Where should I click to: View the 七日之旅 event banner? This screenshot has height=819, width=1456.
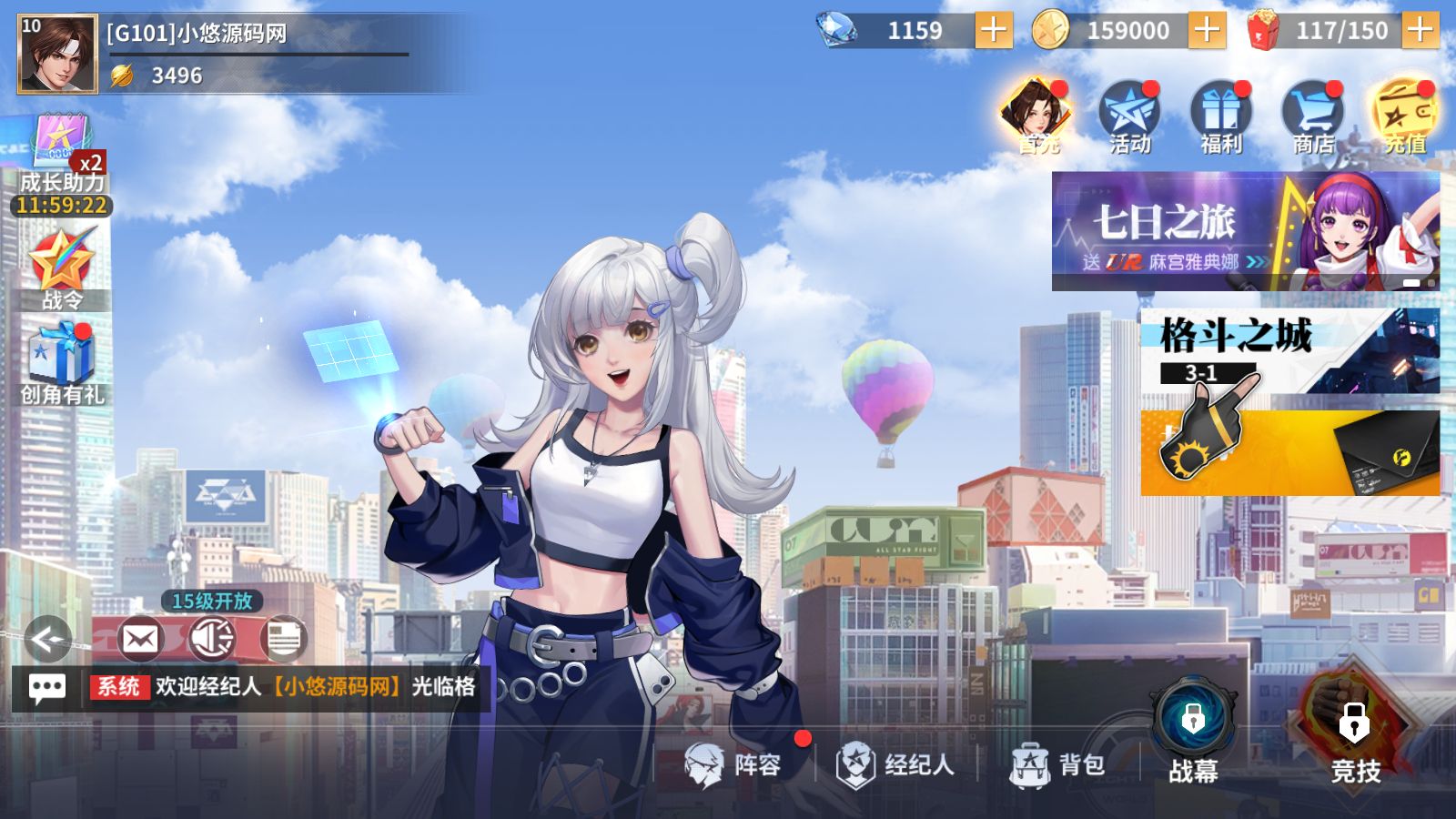coord(1245,231)
